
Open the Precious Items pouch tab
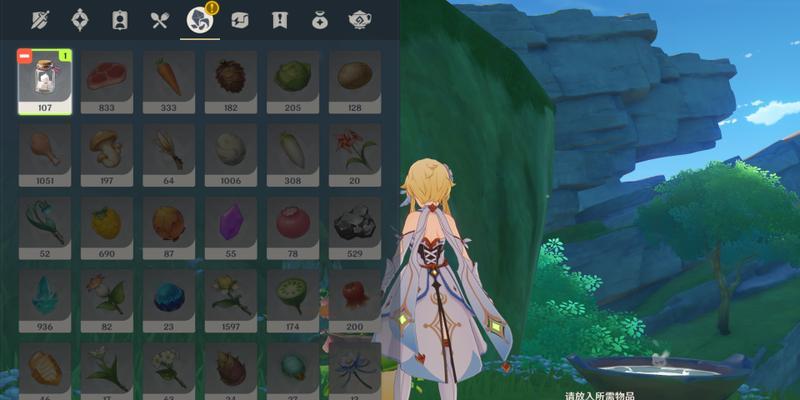(x=319, y=19)
